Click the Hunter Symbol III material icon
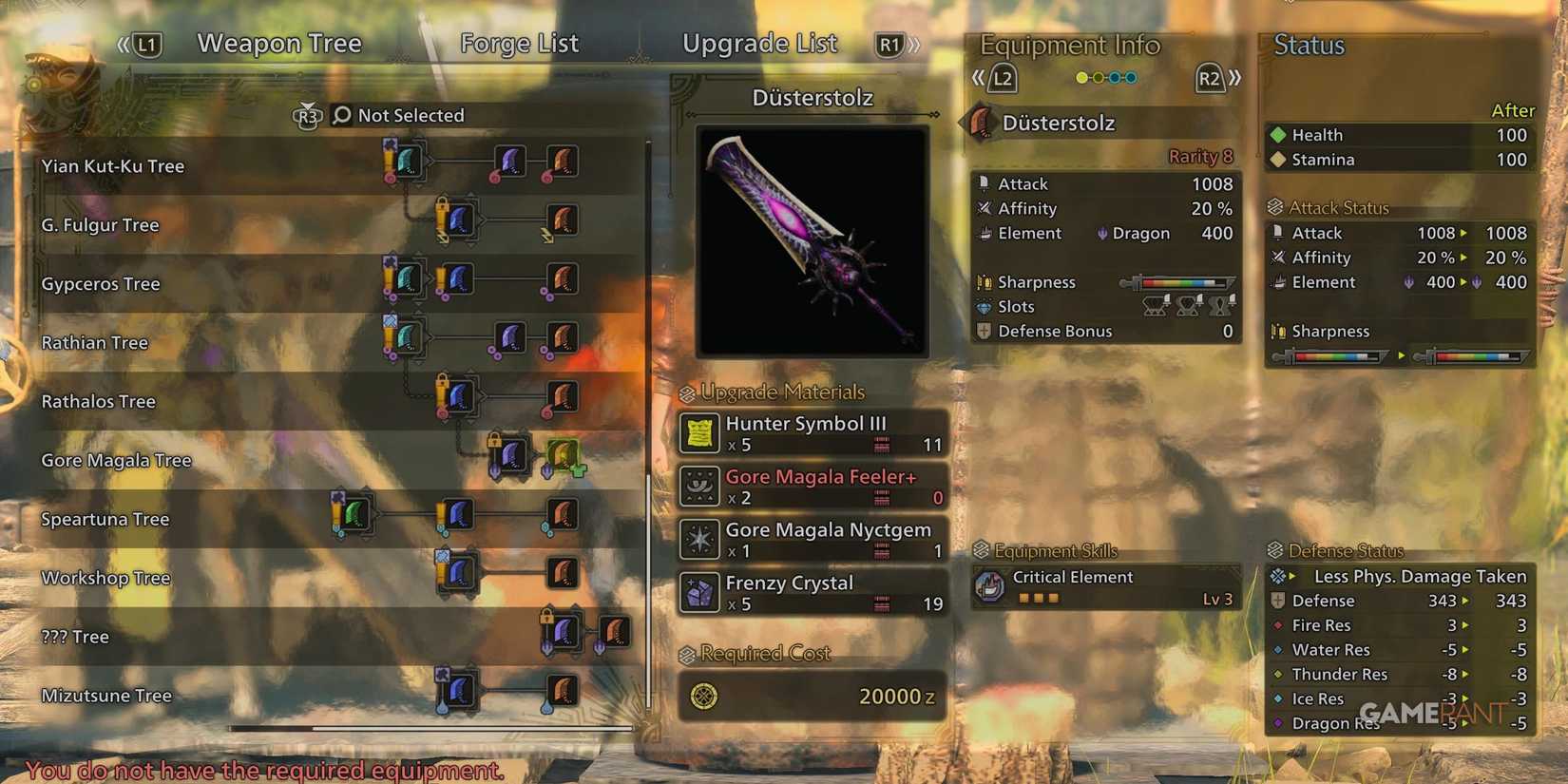 pos(698,432)
